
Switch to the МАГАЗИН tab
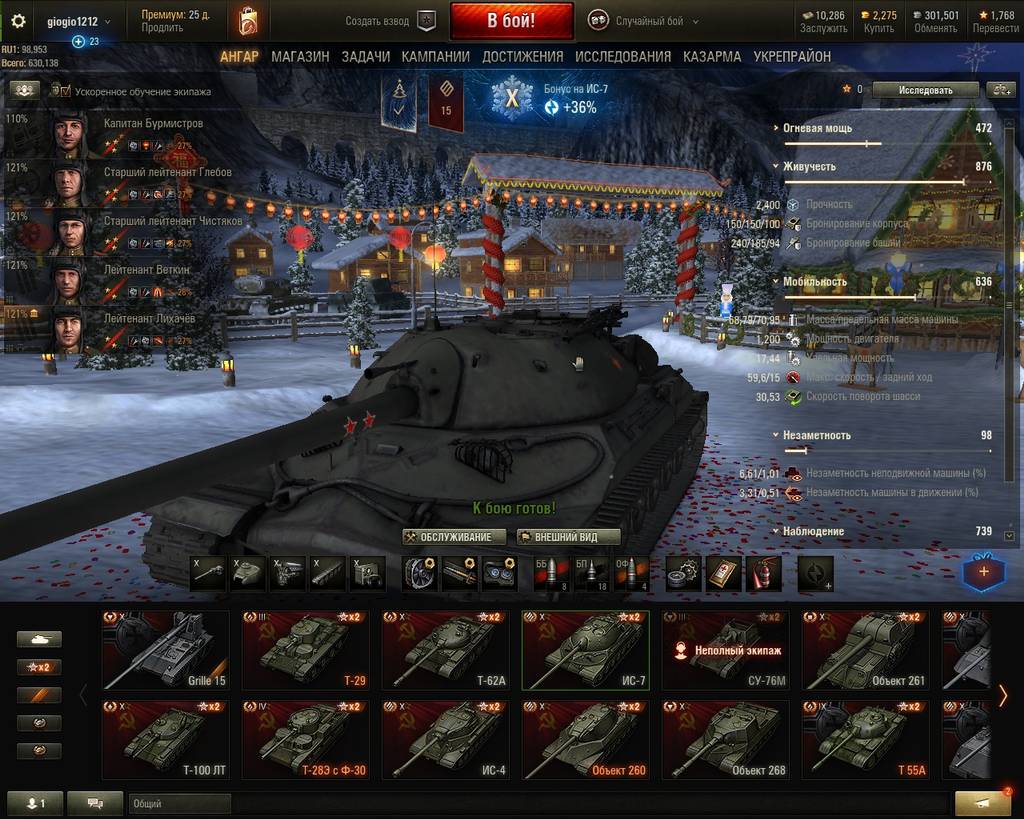click(299, 57)
